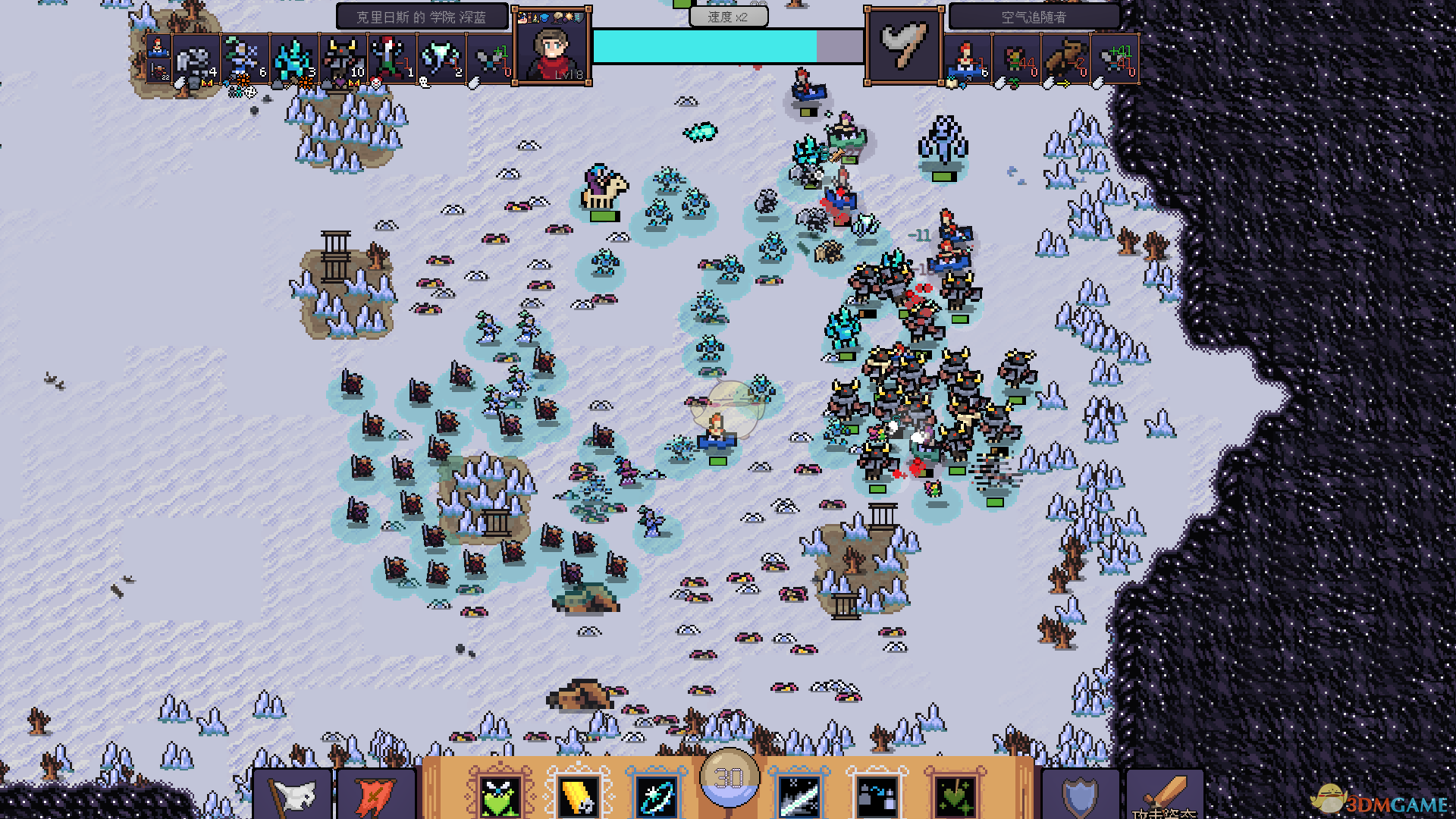
Task: Select the horned dark knight unit slot
Action: point(343,59)
